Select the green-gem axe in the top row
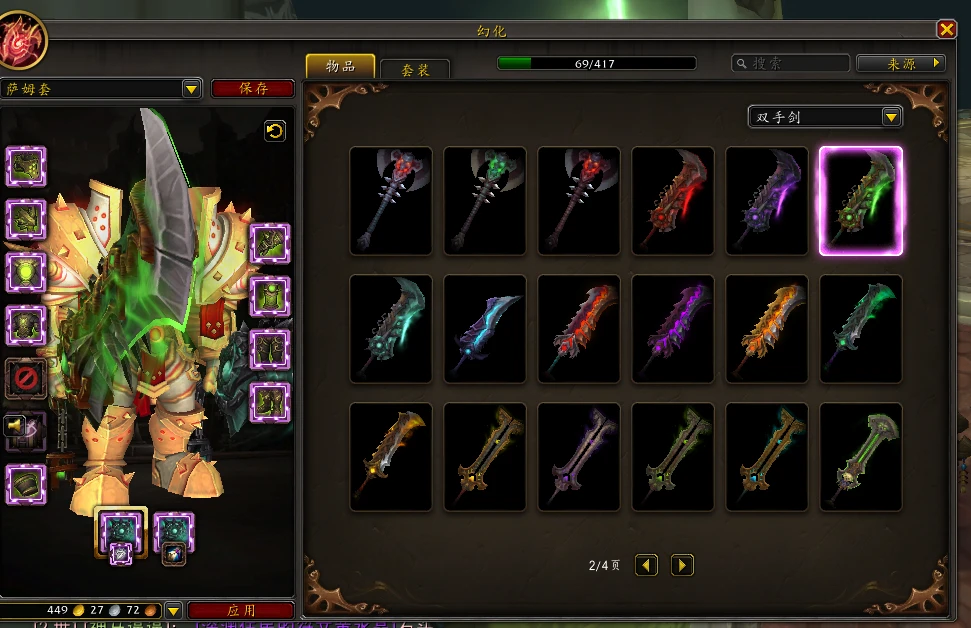The image size is (971, 628). (x=485, y=201)
